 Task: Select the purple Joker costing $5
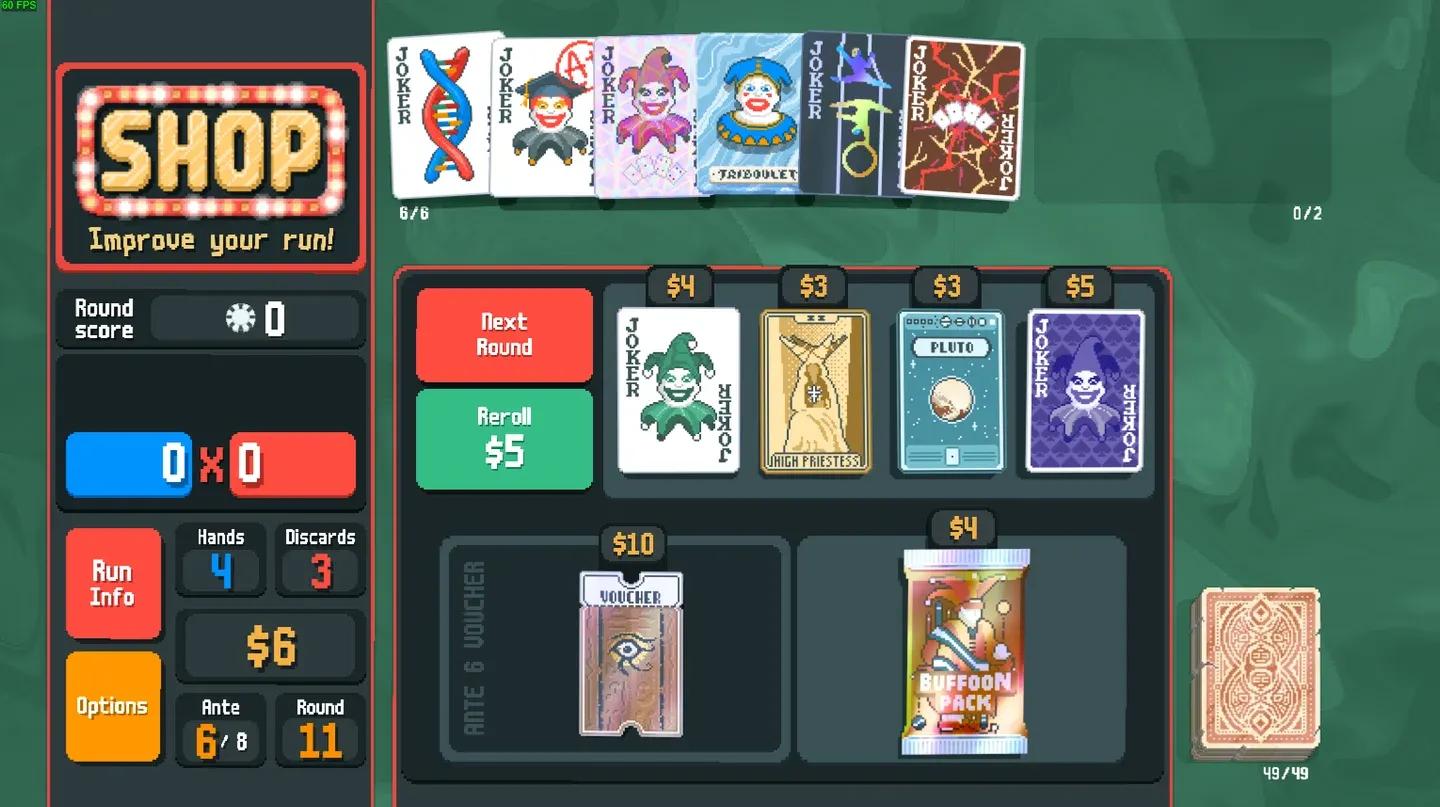(1085, 390)
